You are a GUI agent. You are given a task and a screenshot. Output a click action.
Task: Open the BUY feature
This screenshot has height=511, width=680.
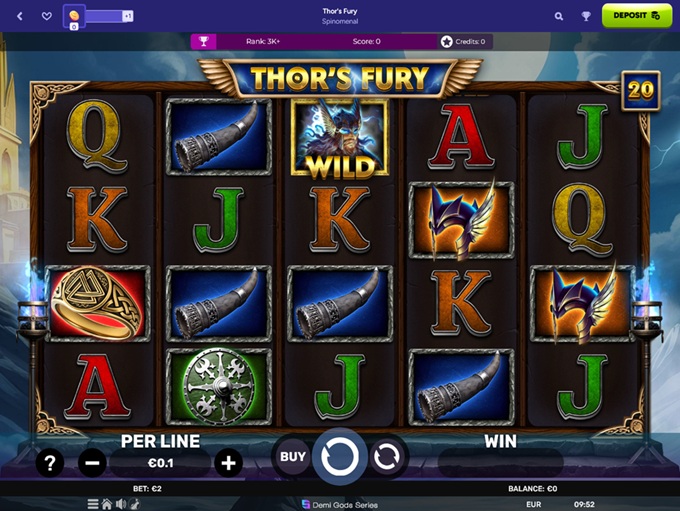[292, 457]
